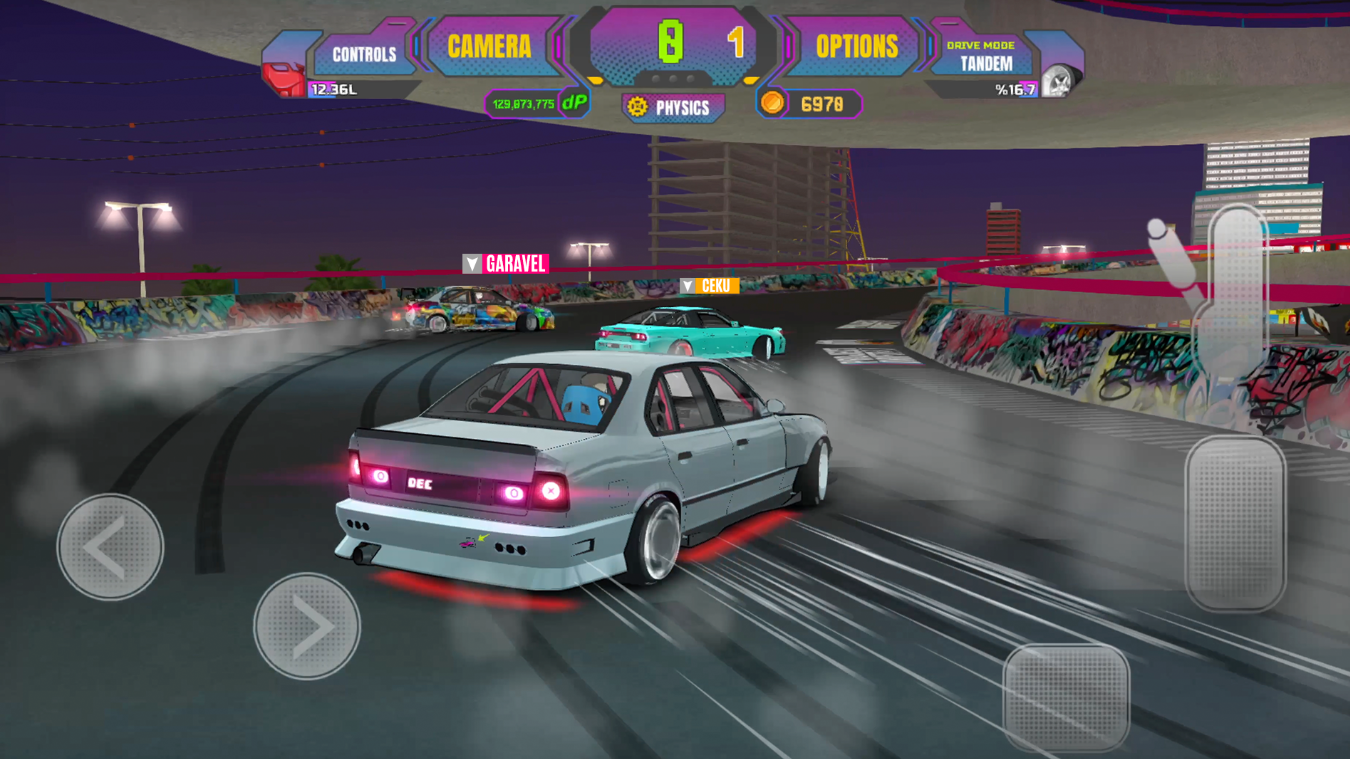Viewport: 1350px width, 759px height.
Task: Open the Options menu
Action: point(856,47)
